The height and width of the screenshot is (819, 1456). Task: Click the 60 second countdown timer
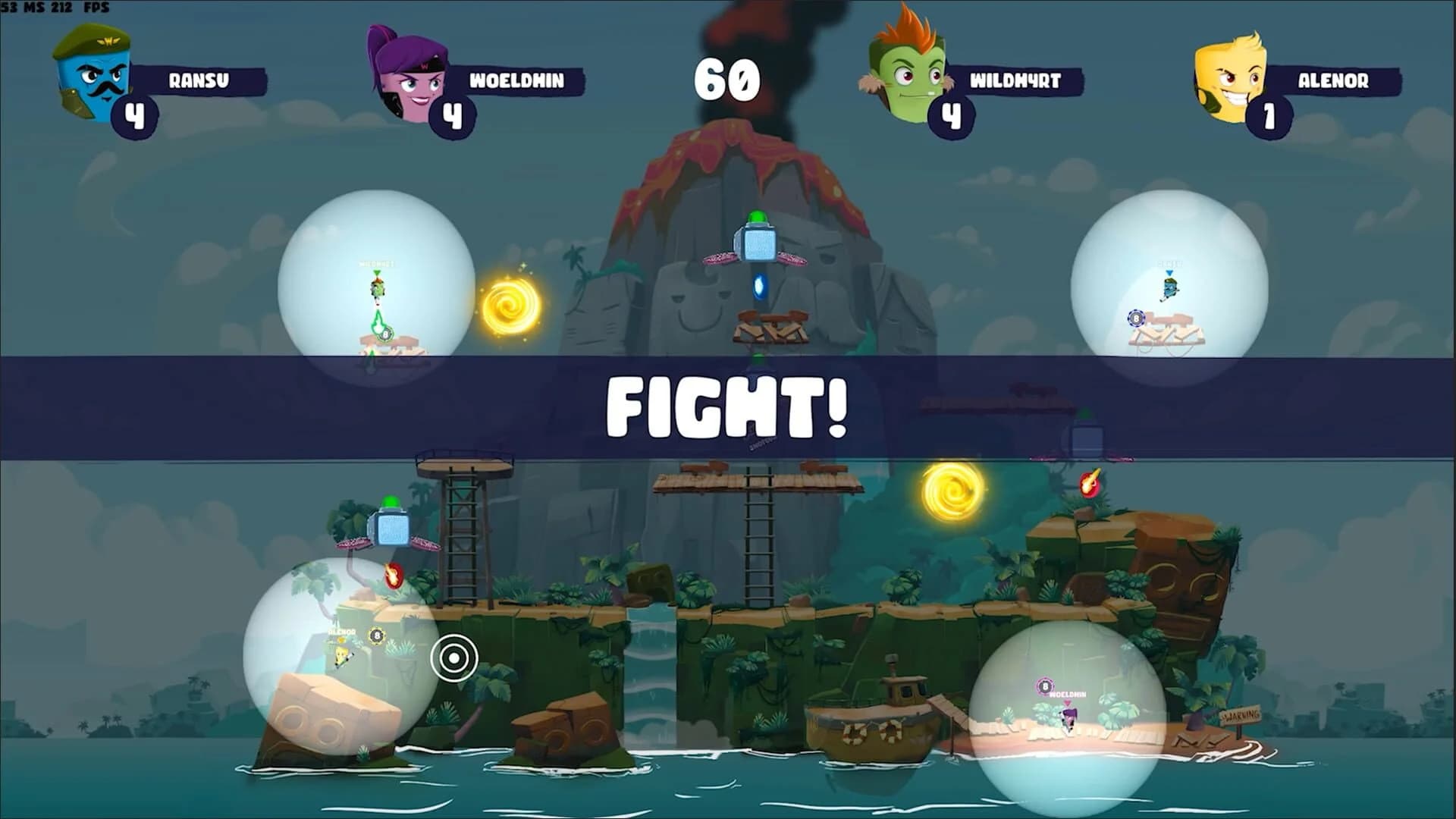point(726,78)
